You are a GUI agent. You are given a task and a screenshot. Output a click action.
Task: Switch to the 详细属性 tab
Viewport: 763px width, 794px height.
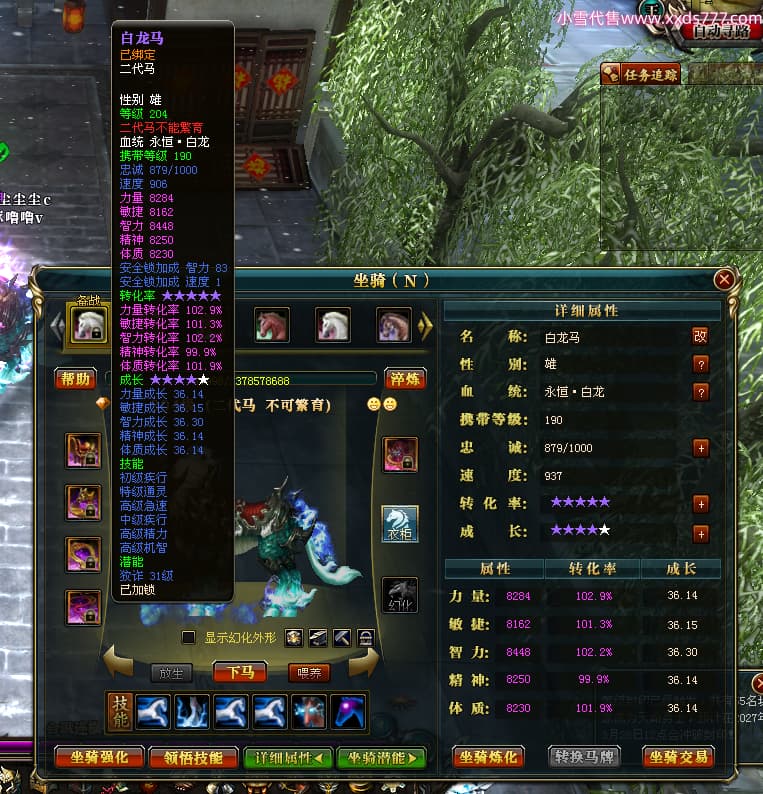click(x=288, y=757)
